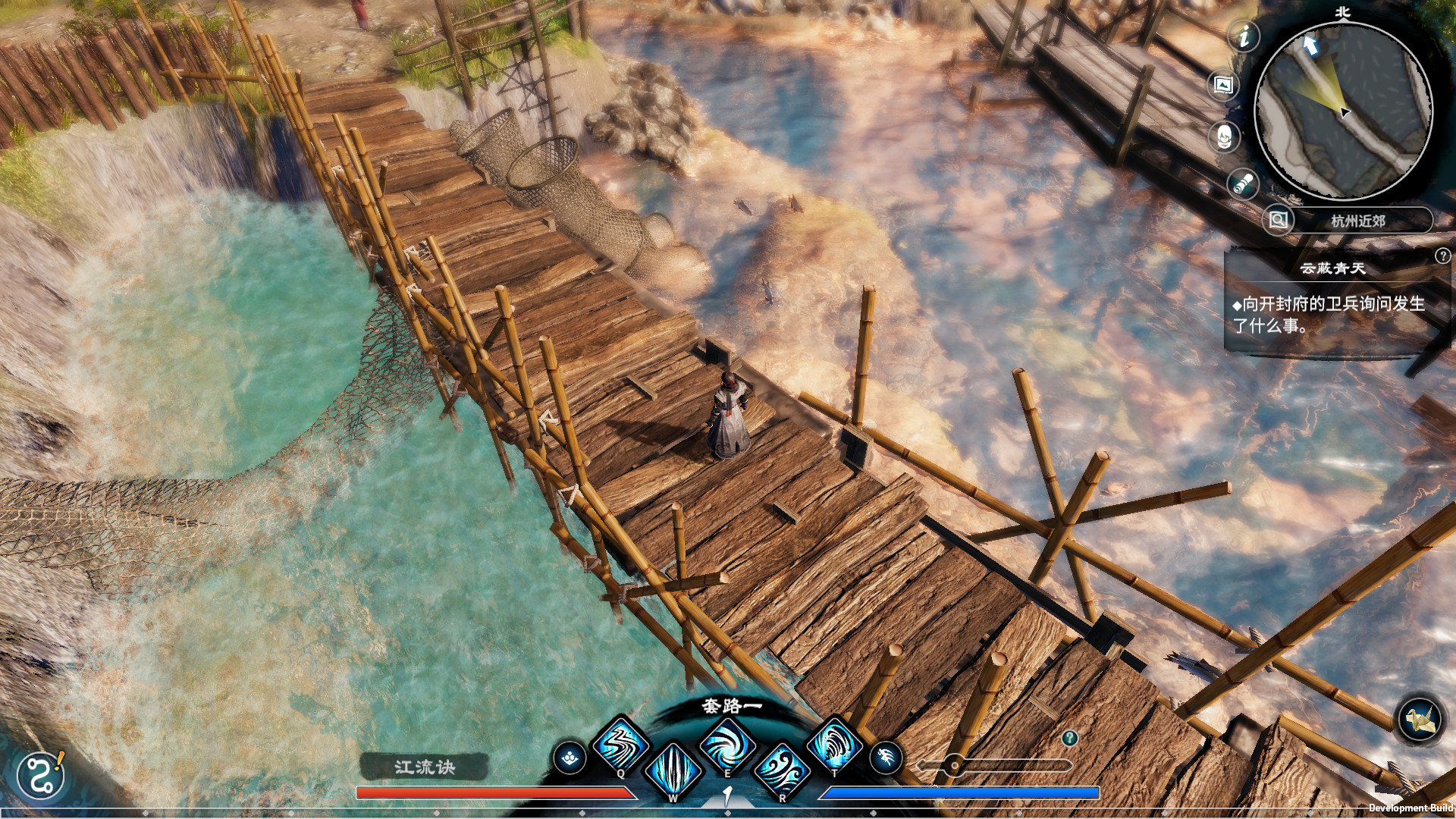
Task: Open the info 'i' button
Action: 1244,36
